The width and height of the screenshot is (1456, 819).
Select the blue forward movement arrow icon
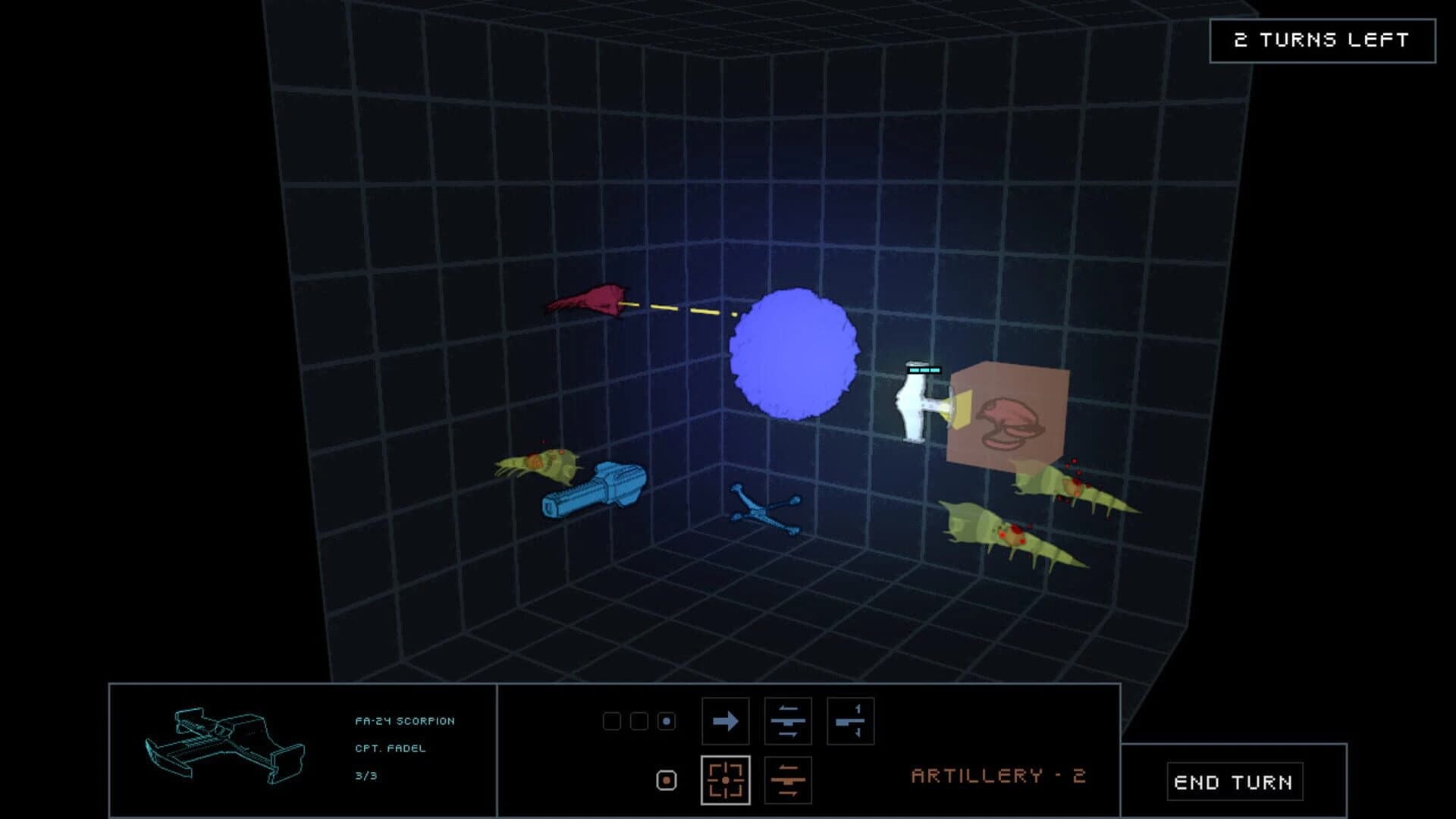pyautogui.click(x=726, y=721)
